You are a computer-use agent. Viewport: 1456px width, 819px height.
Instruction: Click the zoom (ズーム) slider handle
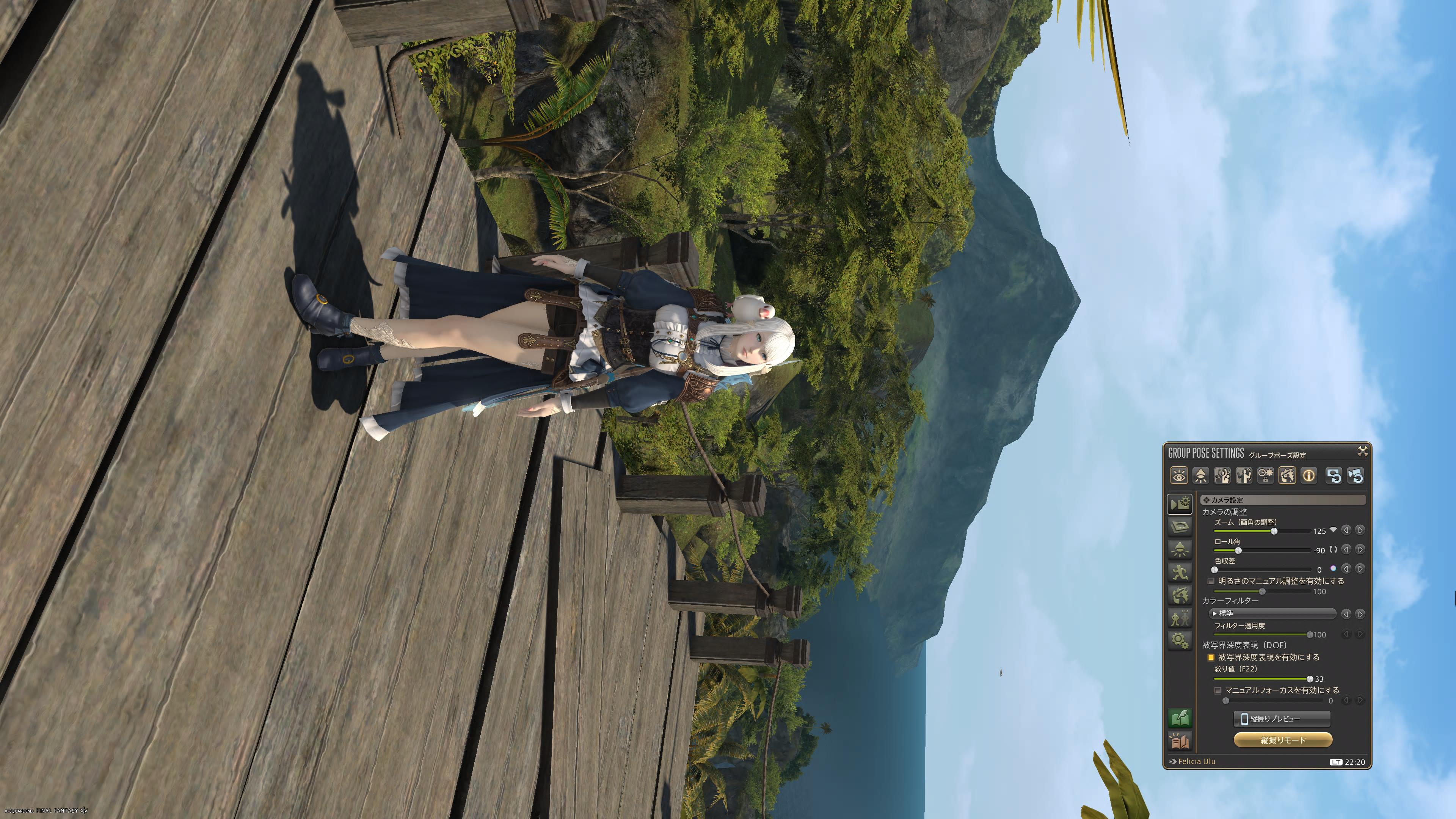[x=1274, y=531]
